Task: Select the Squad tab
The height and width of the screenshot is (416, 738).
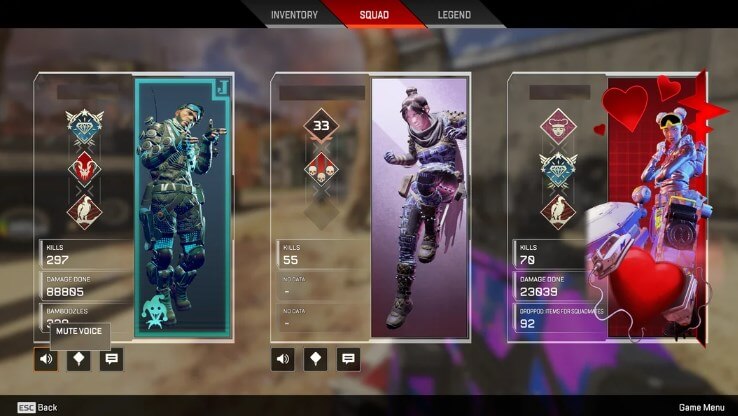Action: 375,15
